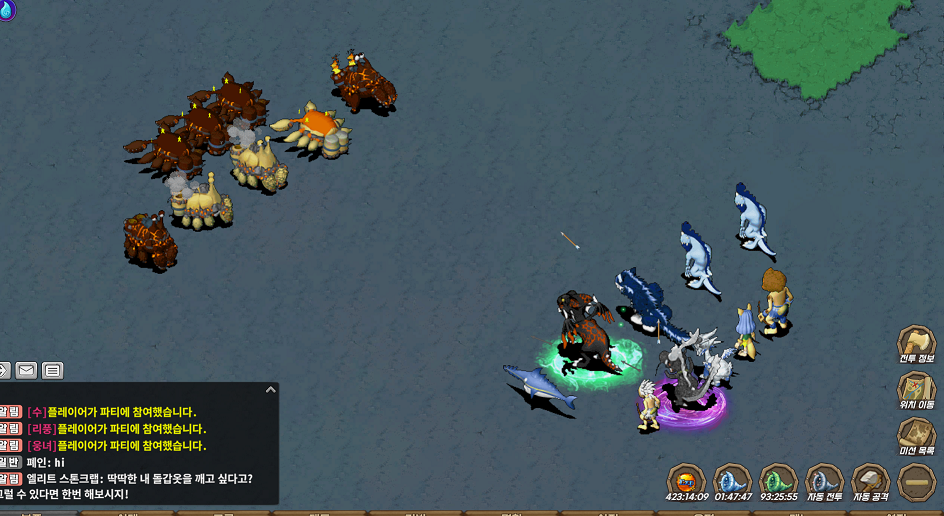Open the chat list lines button
This screenshot has height=516, width=944.
(53, 371)
